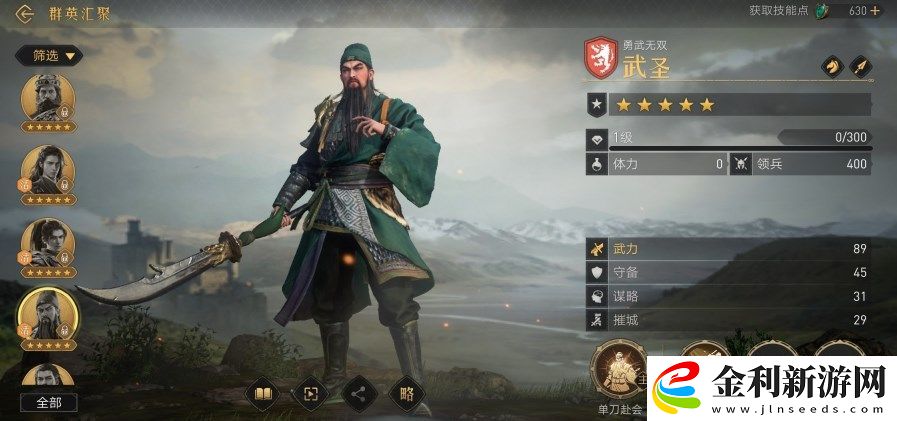Select the 谋略 attribute row
Image resolution: width=897 pixels, height=421 pixels.
(727, 296)
